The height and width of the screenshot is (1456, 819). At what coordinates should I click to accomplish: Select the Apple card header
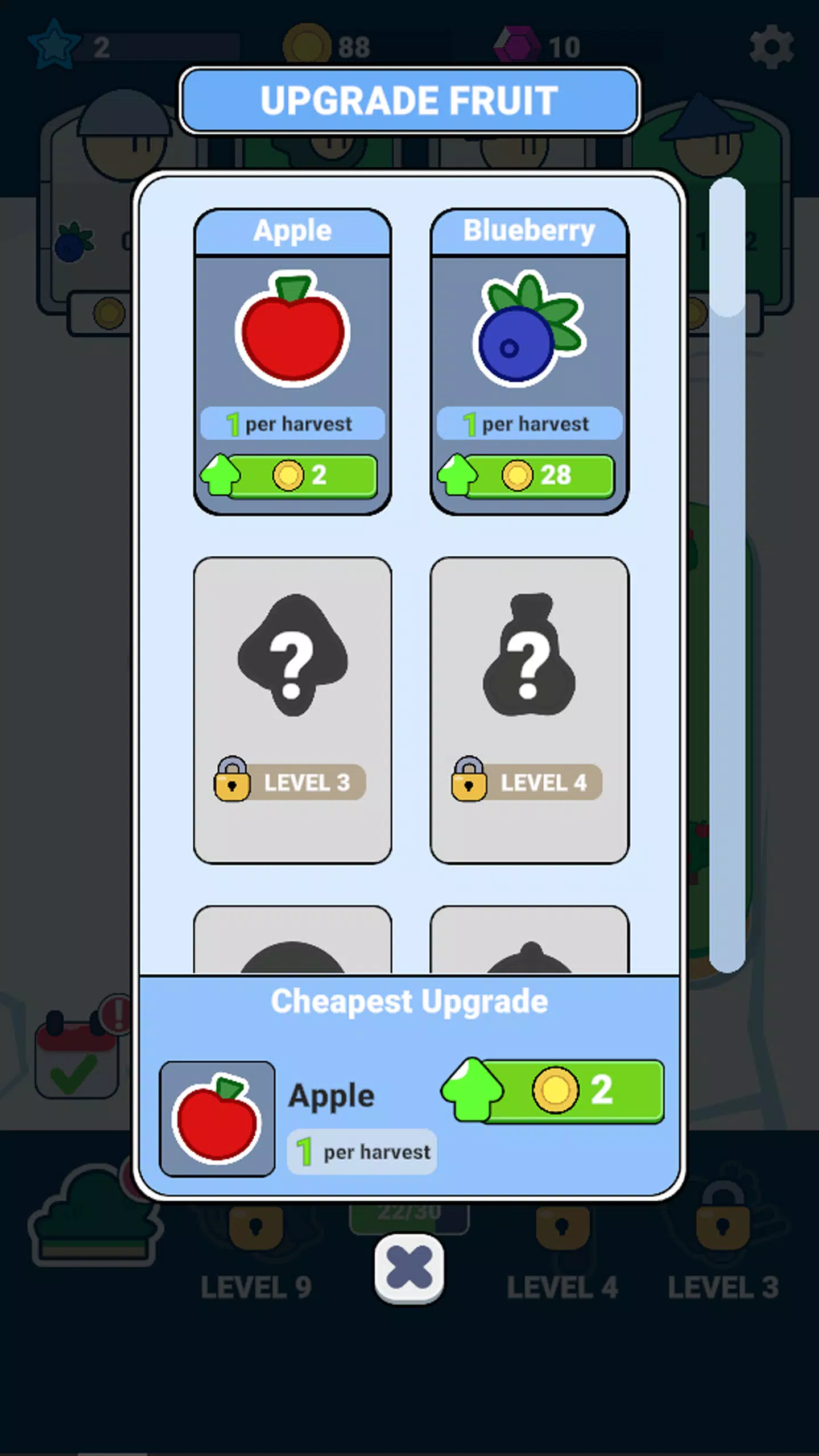tap(292, 230)
